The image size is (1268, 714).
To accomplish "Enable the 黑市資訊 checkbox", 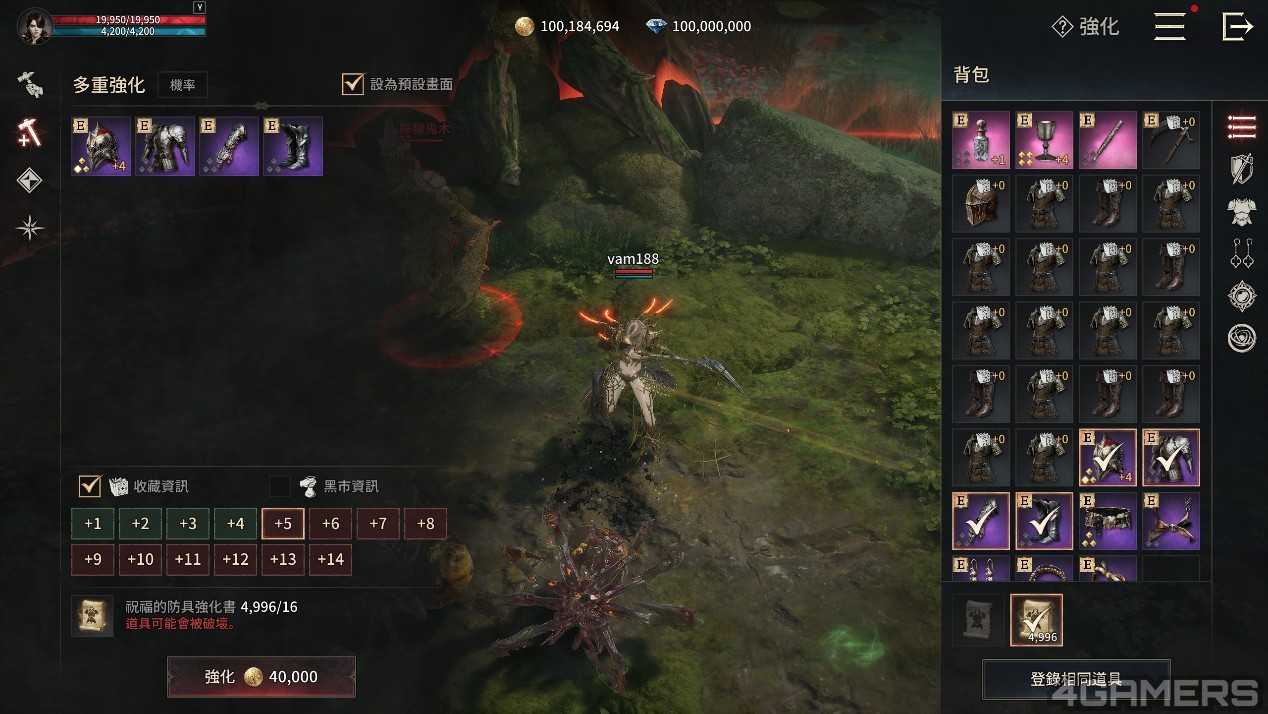I will click(x=280, y=486).
